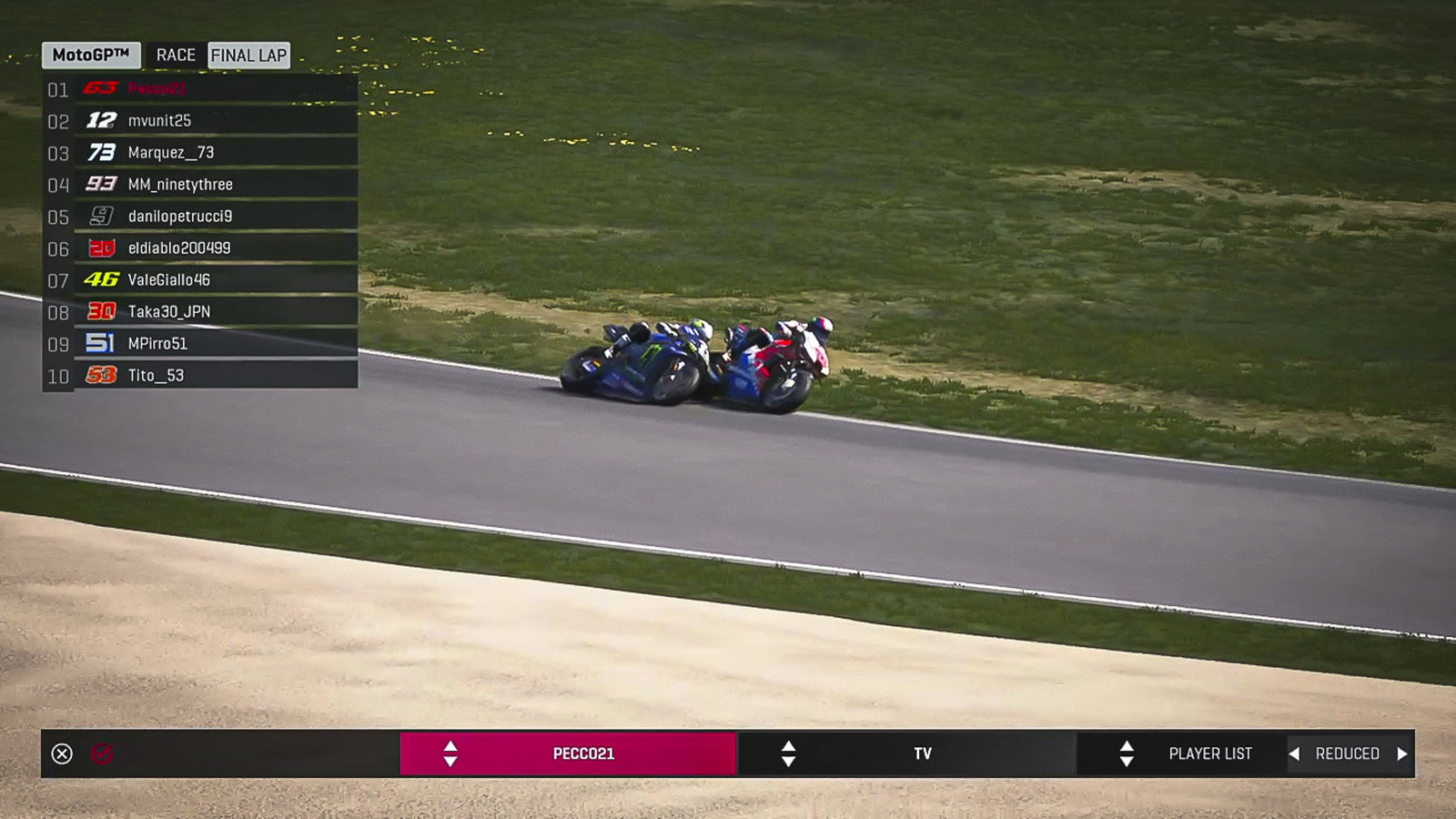Screen dimensions: 1456x819
Task: Click the 30 number badge for Taka30_JPN
Action: coord(103,311)
